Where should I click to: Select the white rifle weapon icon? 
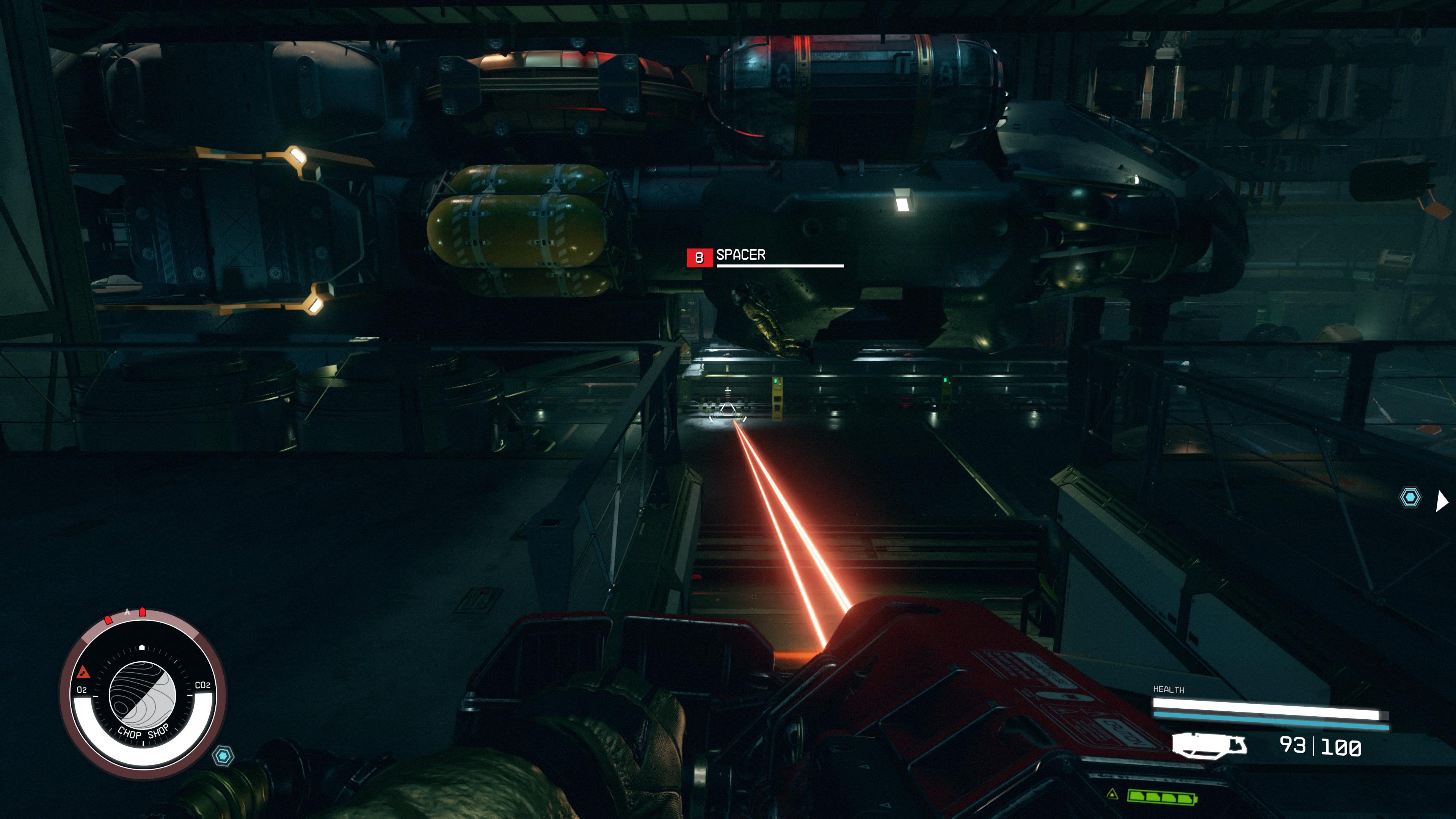(x=1209, y=745)
